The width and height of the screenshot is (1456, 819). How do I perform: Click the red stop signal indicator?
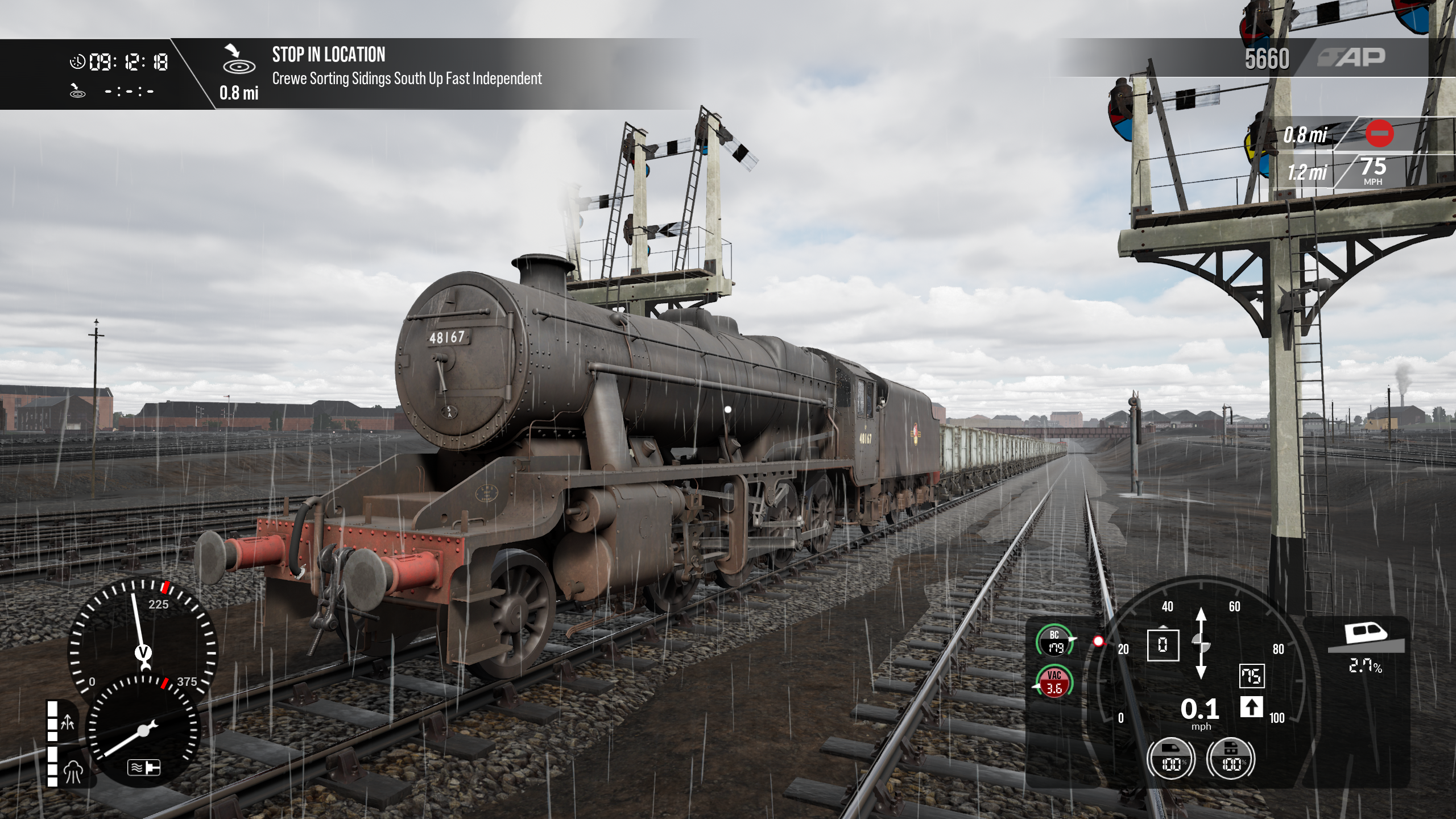1379,135
